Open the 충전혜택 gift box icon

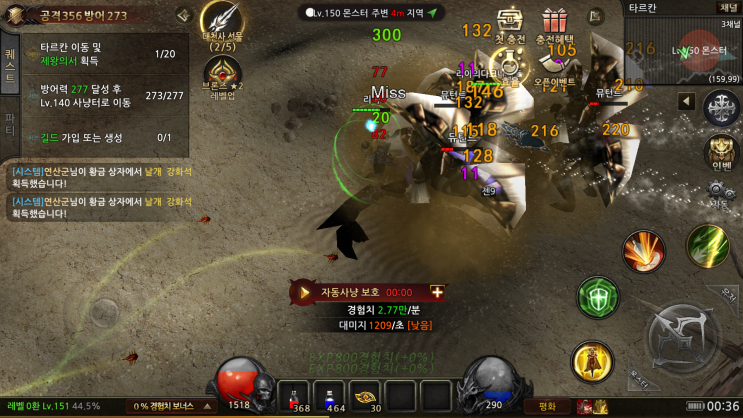pos(555,22)
